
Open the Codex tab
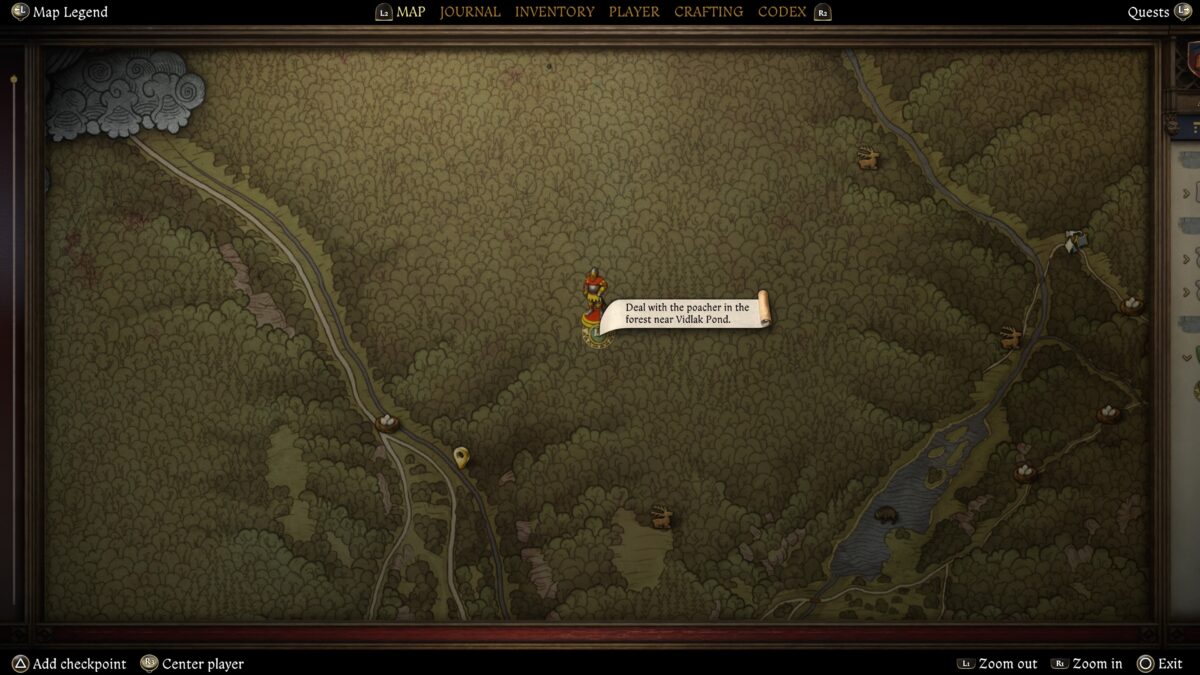pyautogui.click(x=782, y=12)
